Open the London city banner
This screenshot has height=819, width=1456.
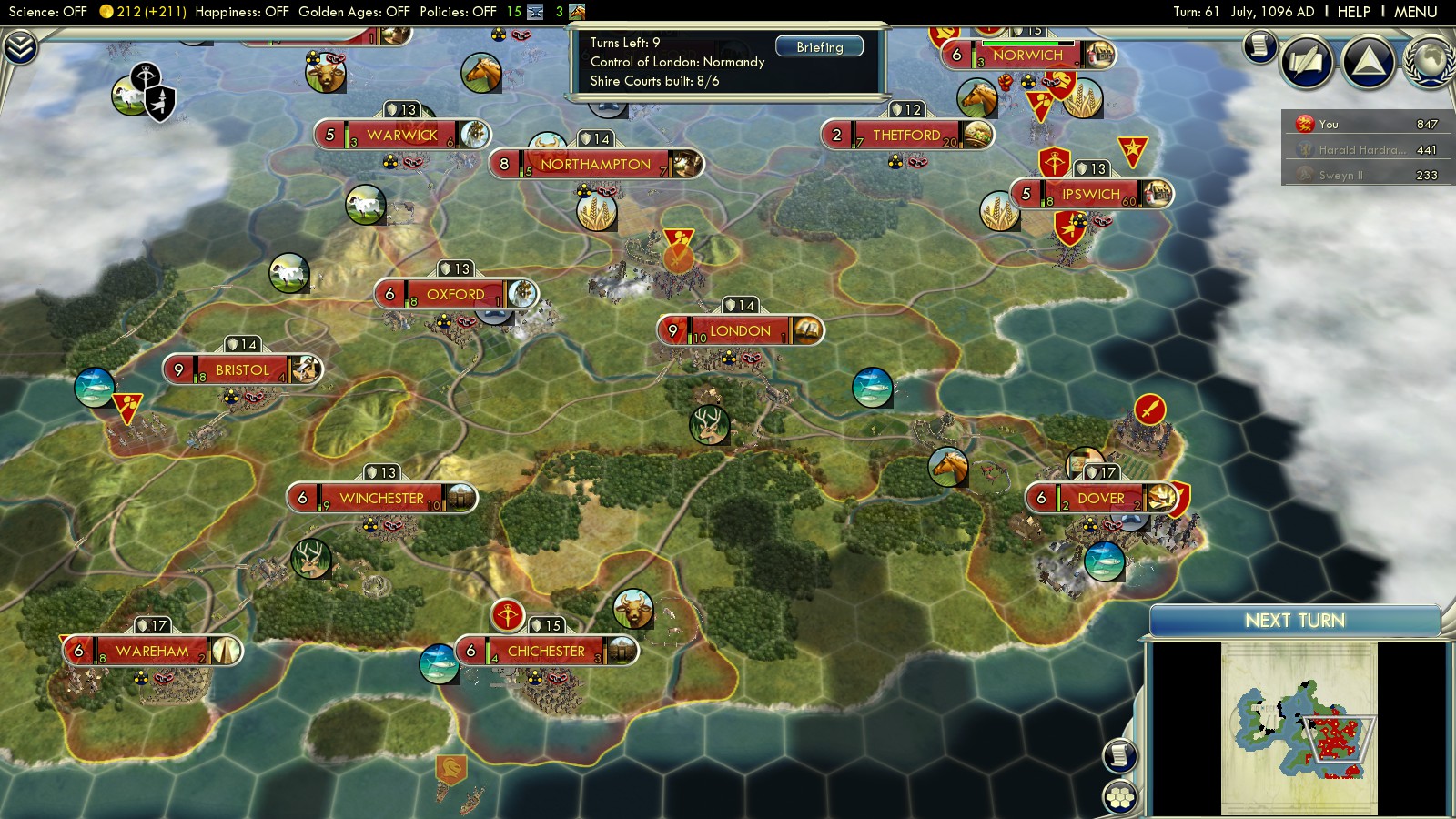(x=740, y=330)
